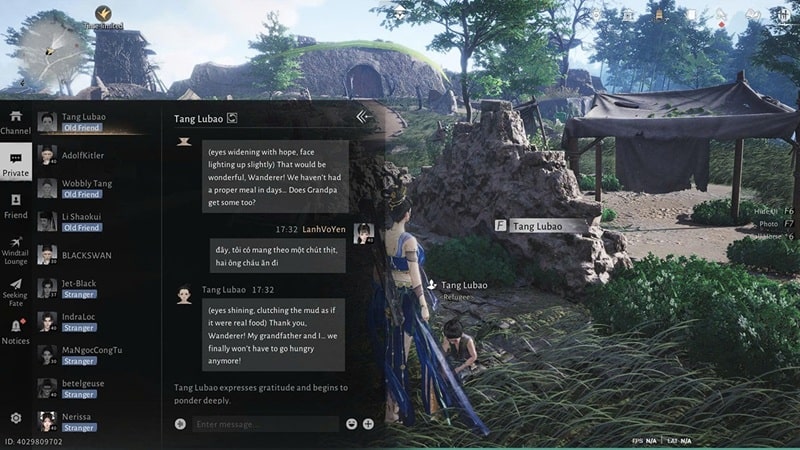Open the emoji picker beside the message box
This screenshot has width=800, height=450.
[352, 424]
